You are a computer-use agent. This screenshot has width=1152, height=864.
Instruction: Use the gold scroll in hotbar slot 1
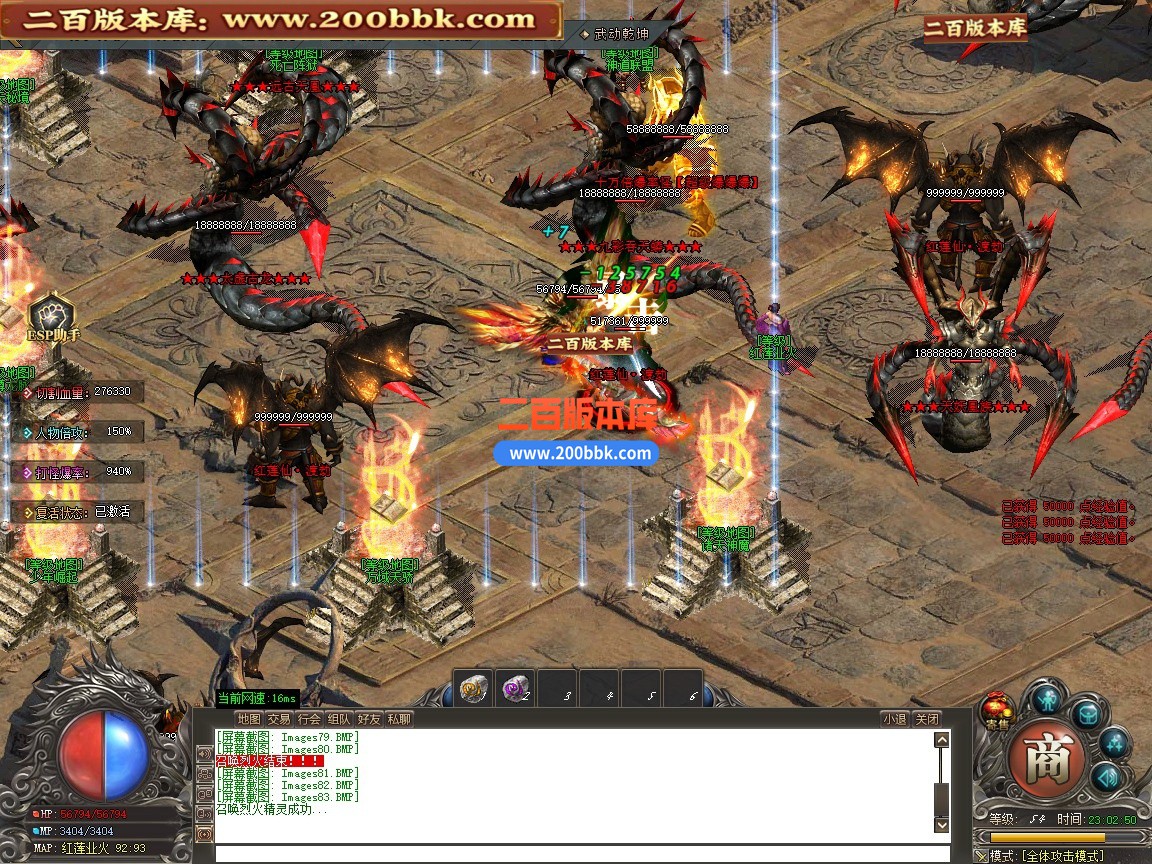pos(472,688)
